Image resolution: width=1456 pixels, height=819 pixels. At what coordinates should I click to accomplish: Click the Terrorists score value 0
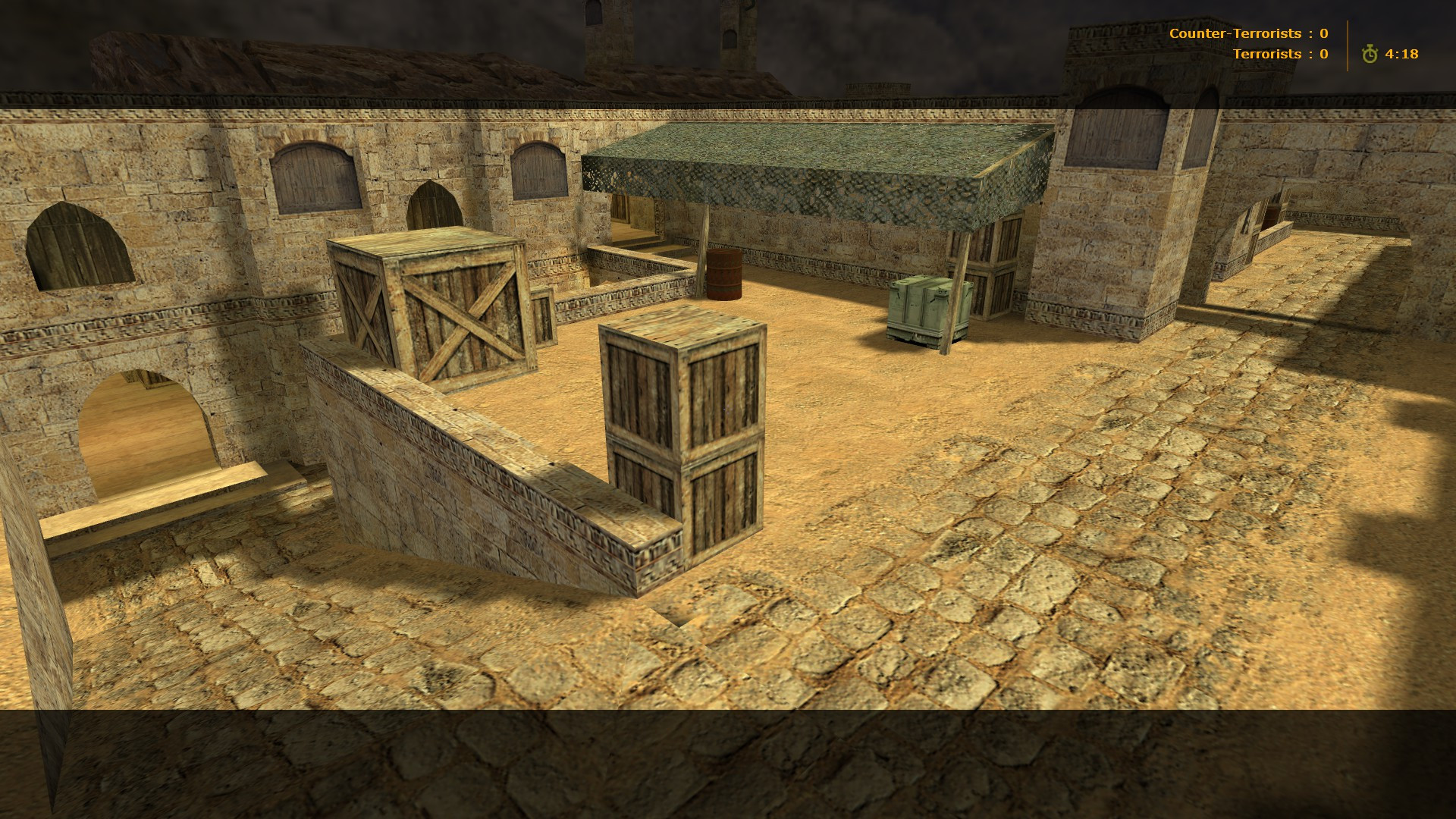(1324, 53)
